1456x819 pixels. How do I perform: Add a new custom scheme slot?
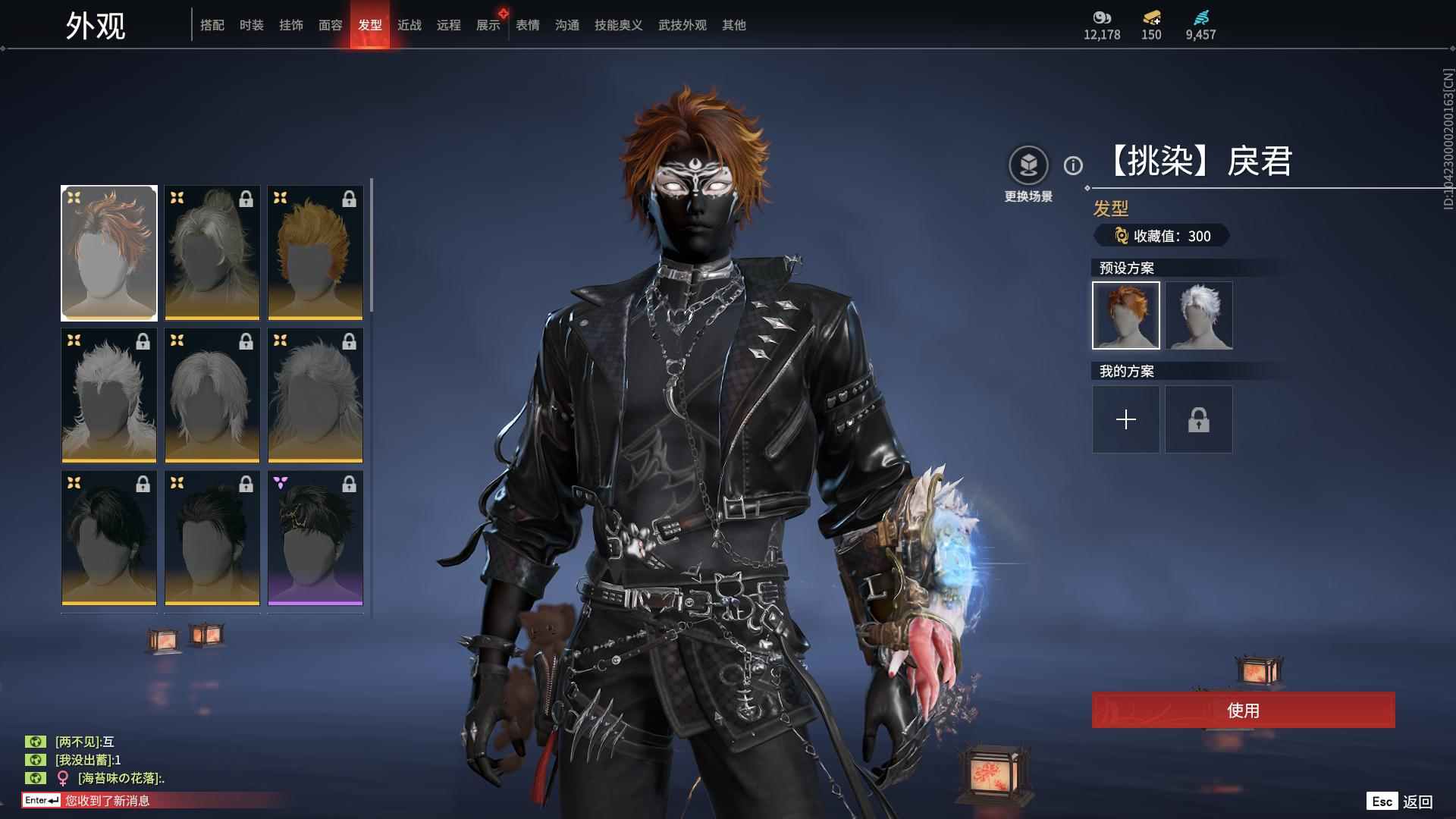[x=1126, y=419]
